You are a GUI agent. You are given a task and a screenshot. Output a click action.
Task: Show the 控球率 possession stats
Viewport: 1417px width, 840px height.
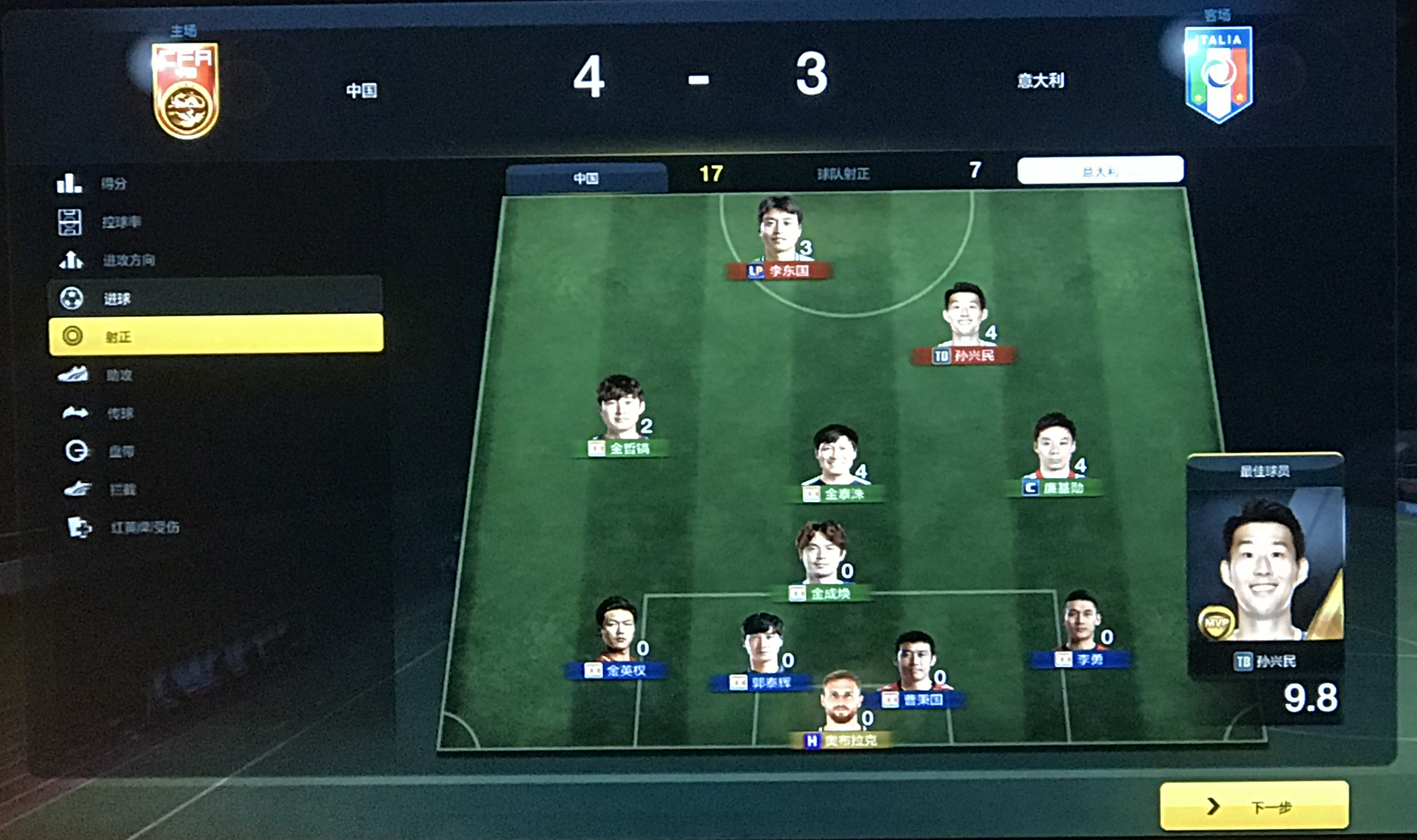tap(121, 222)
